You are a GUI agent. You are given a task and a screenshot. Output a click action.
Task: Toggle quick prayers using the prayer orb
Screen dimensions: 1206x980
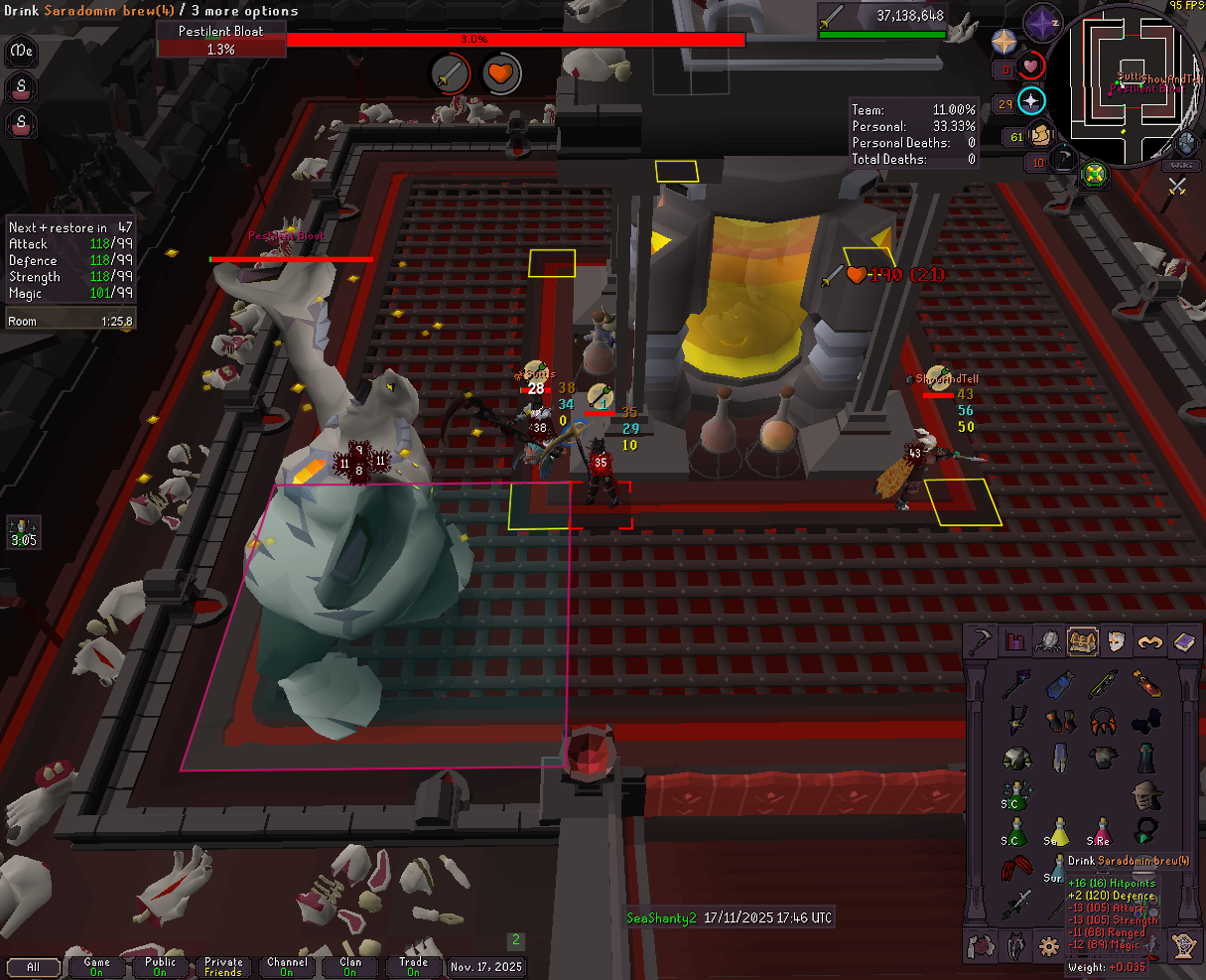pos(1032,101)
